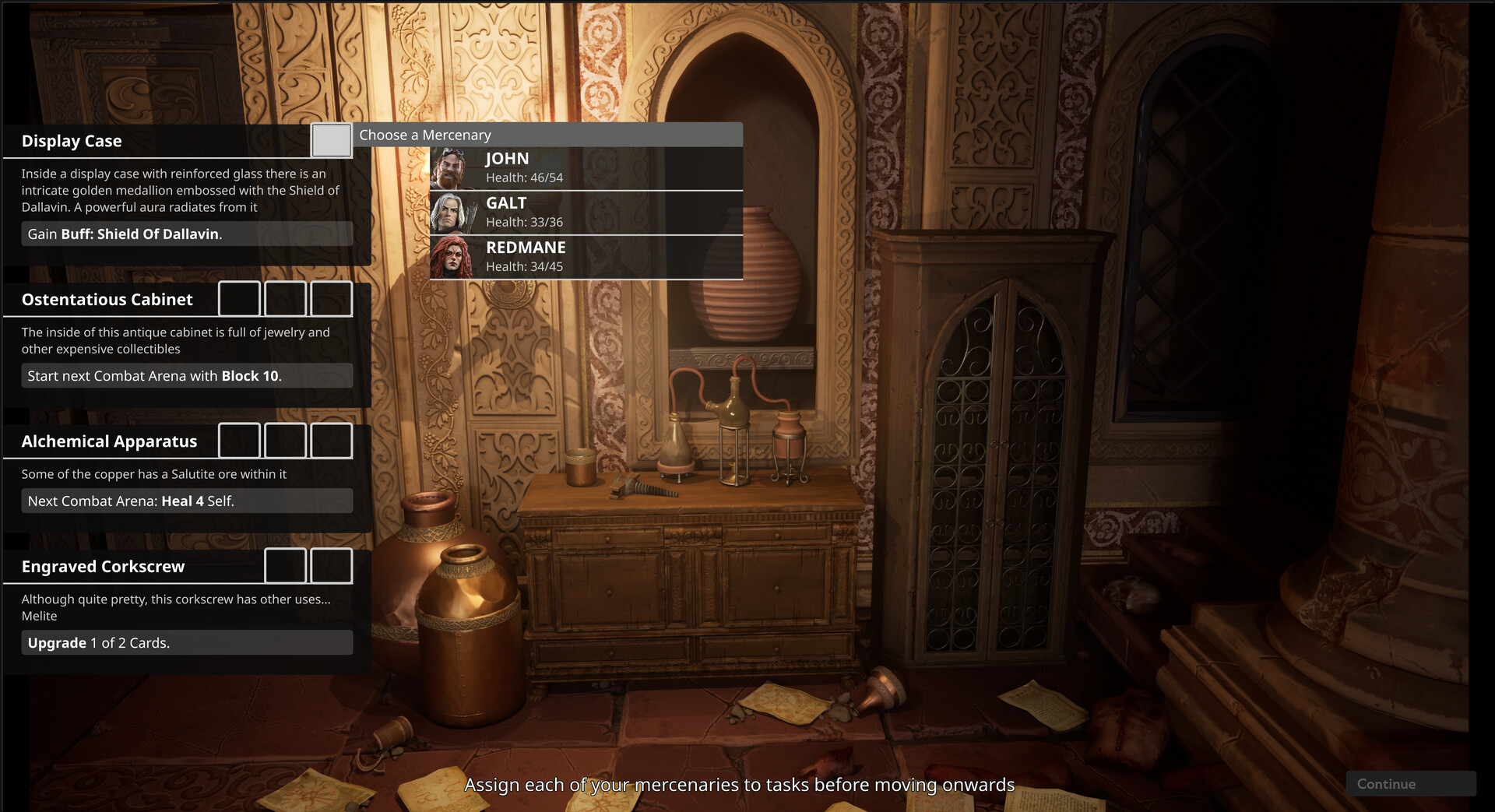Image resolution: width=1495 pixels, height=812 pixels.
Task: Click the middle Ostentatious Cabinet slot
Action: point(285,299)
